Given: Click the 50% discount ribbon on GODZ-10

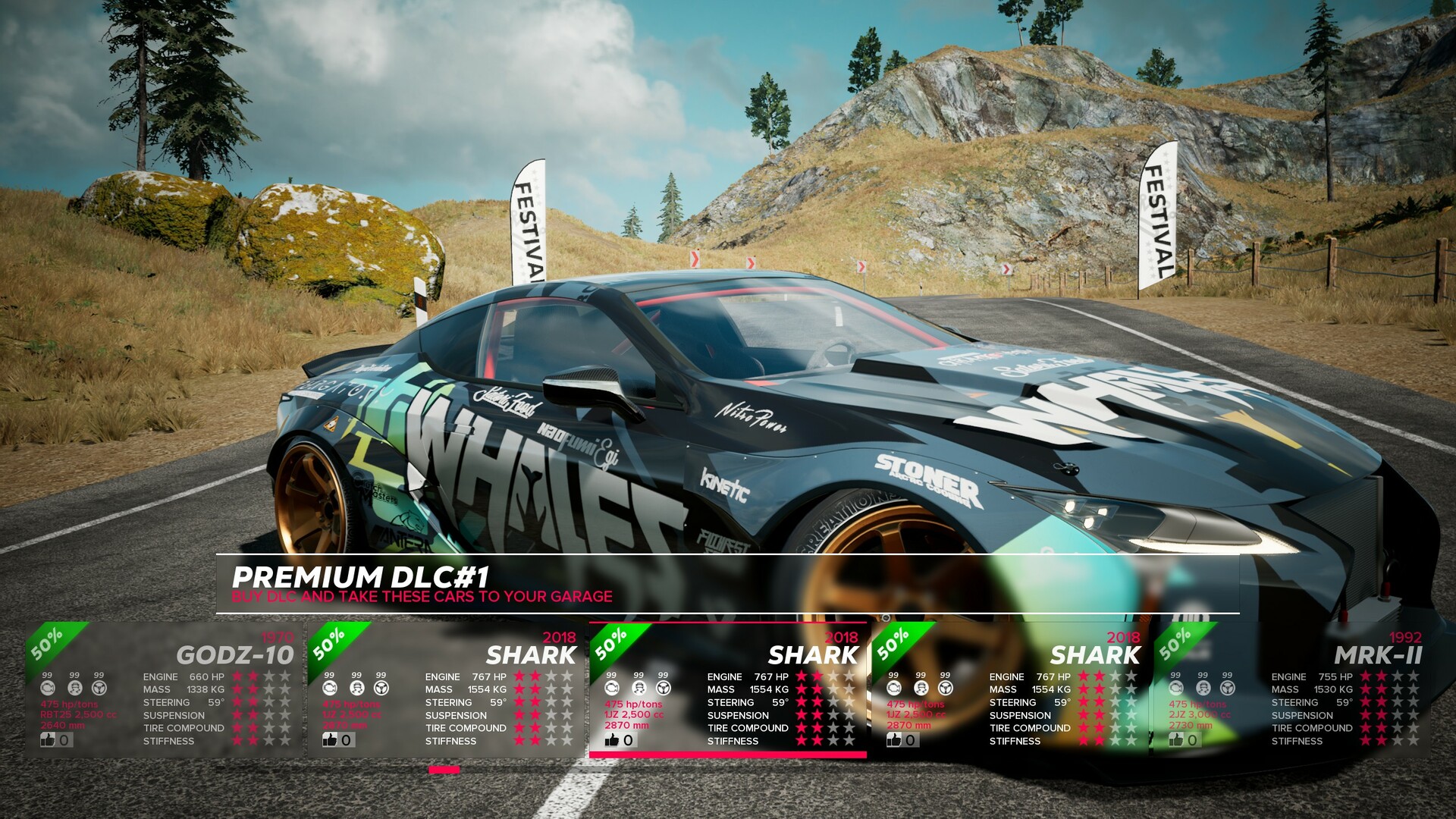Looking at the screenshot, I should pyautogui.click(x=45, y=645).
